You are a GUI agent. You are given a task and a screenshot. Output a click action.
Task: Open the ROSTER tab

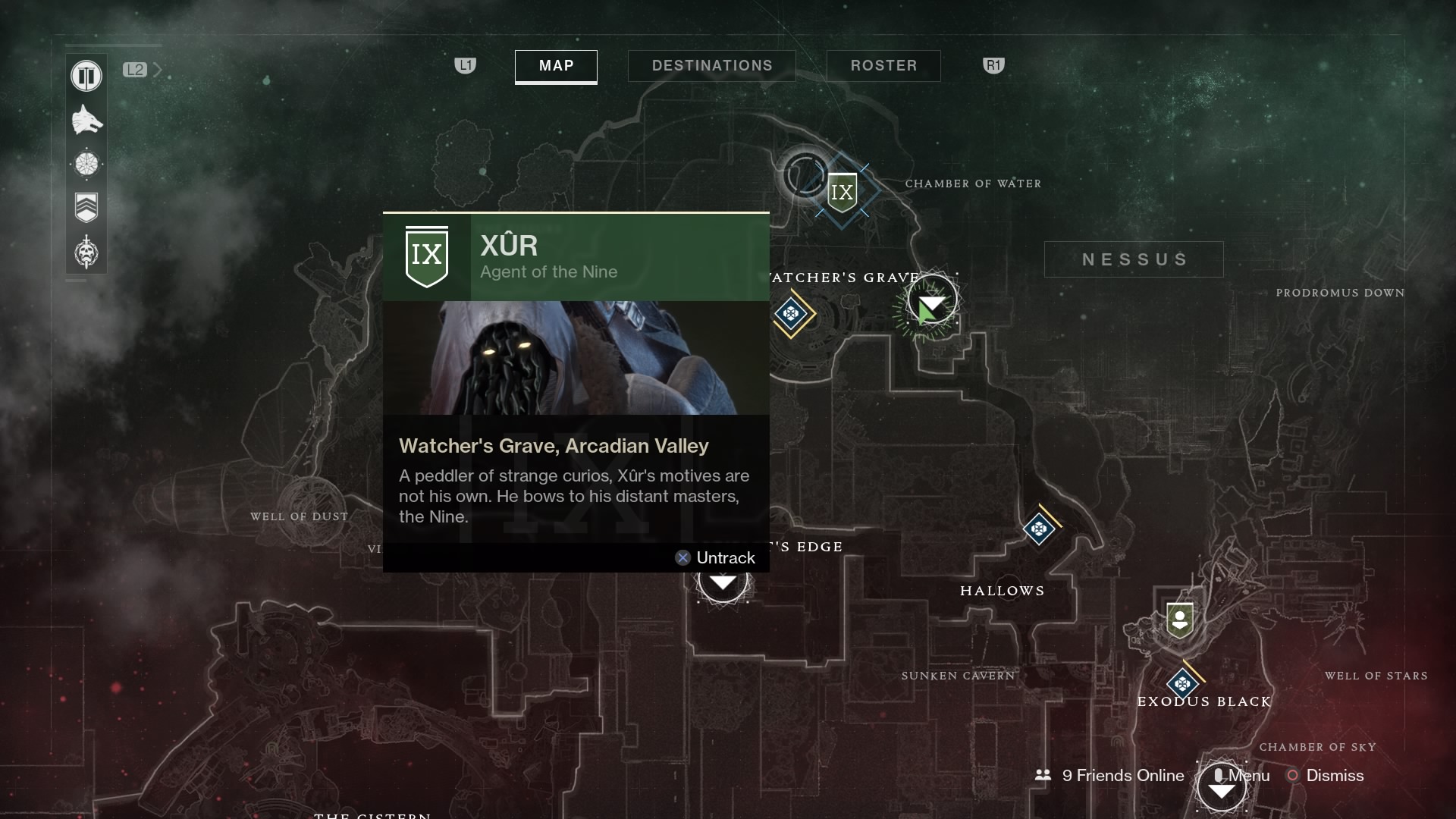883,66
